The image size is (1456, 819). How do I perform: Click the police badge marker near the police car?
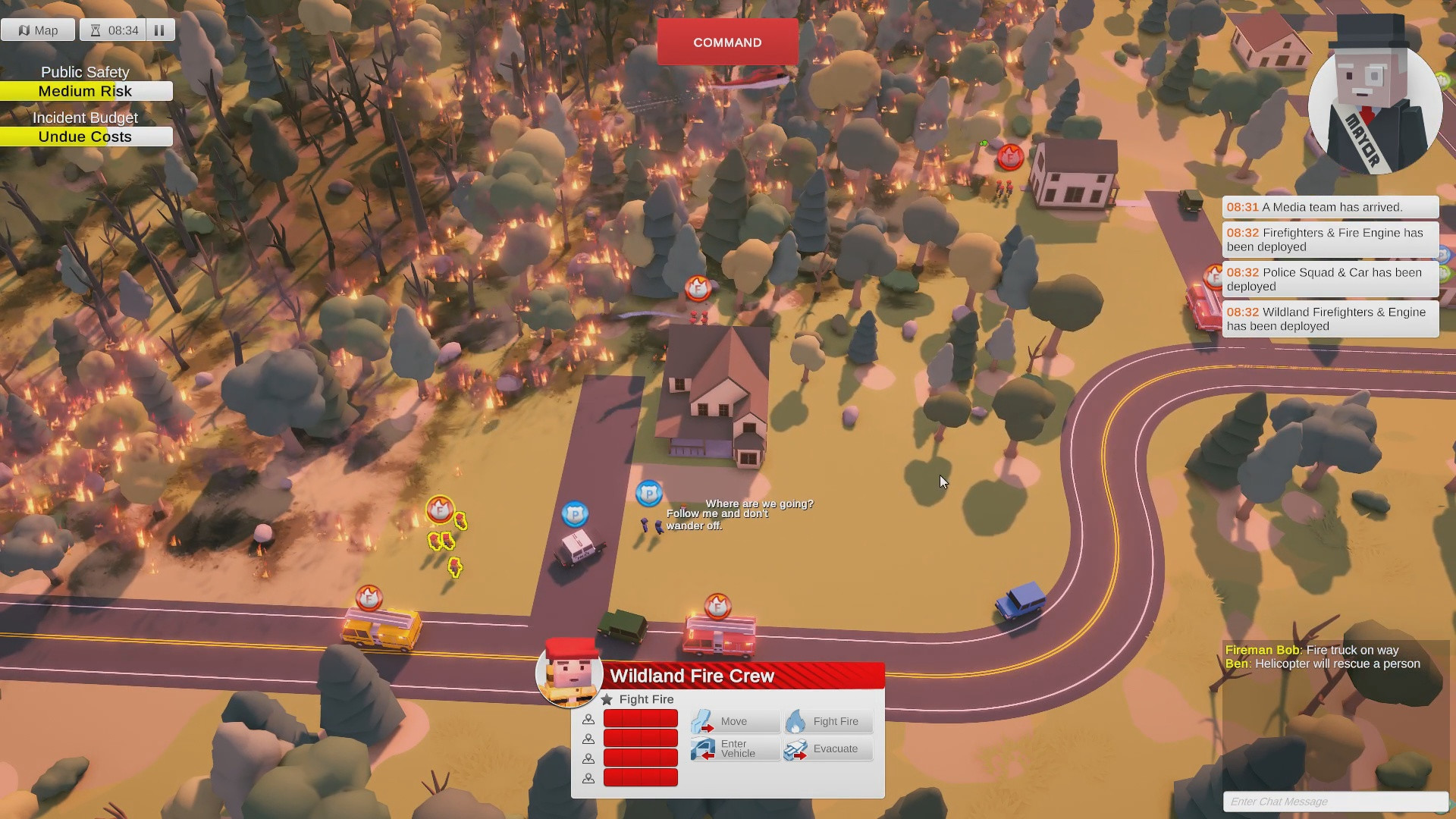point(576,513)
